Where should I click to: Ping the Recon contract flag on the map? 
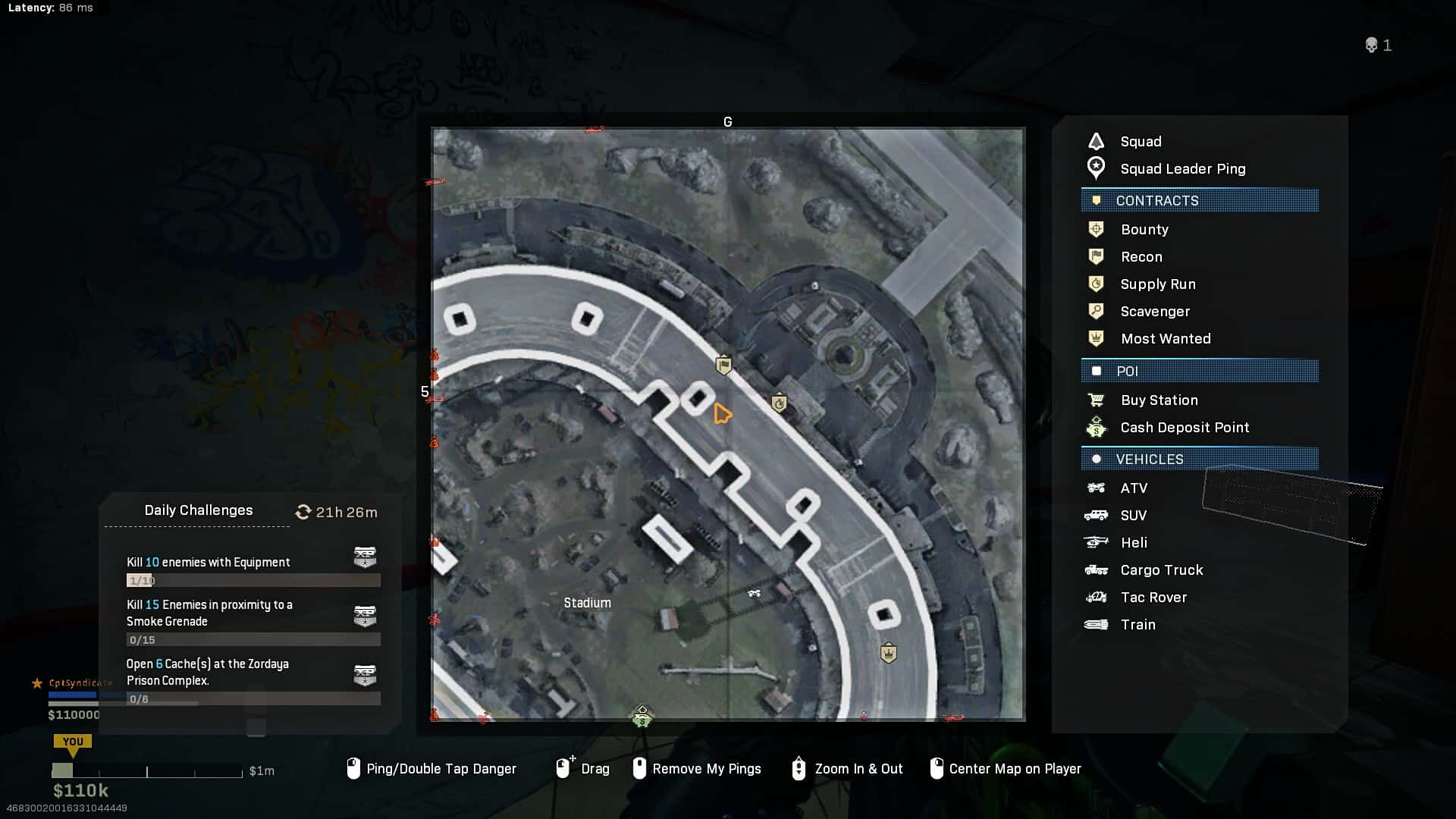[724, 366]
